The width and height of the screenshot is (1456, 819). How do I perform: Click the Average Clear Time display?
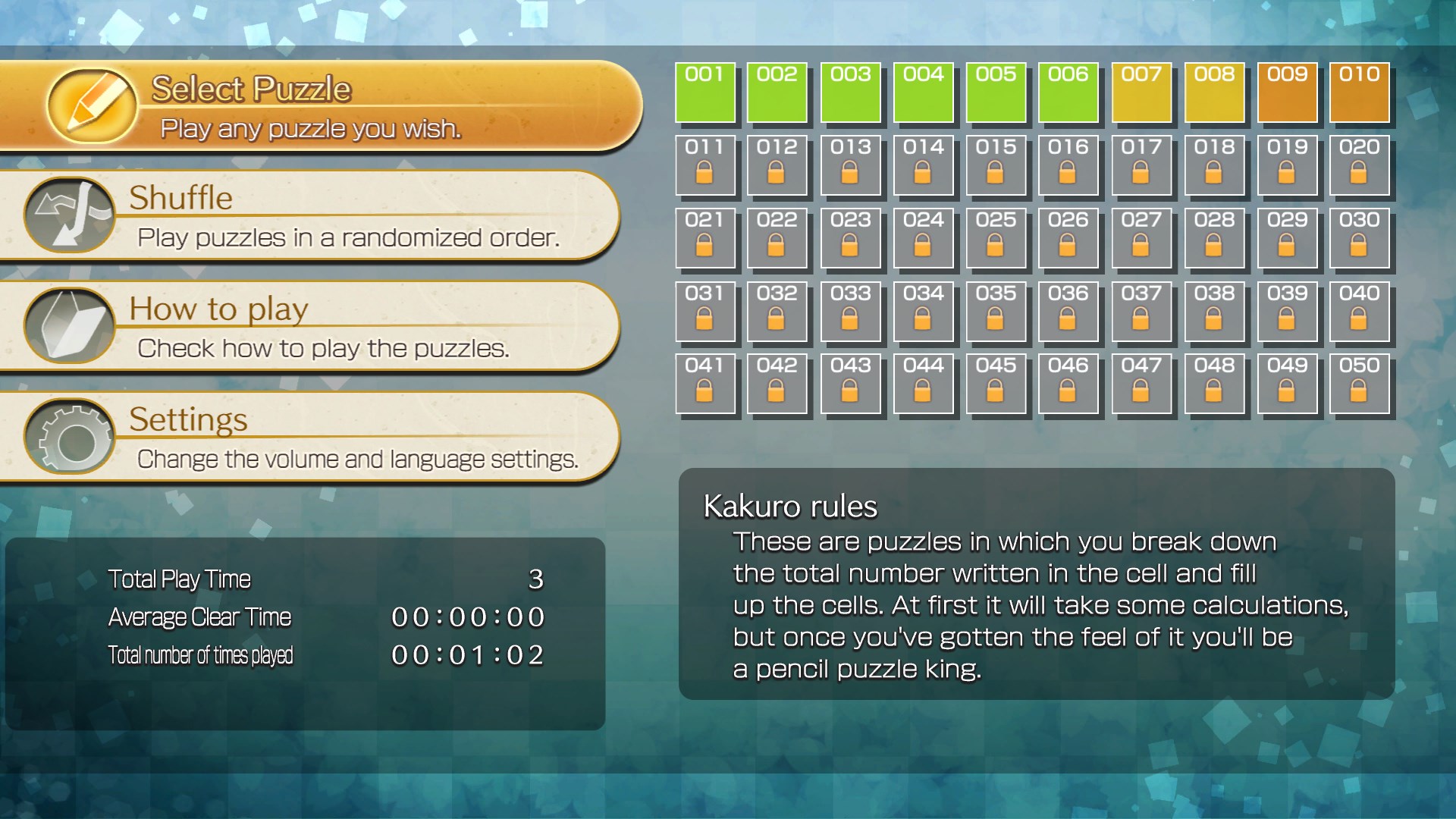pos(468,617)
